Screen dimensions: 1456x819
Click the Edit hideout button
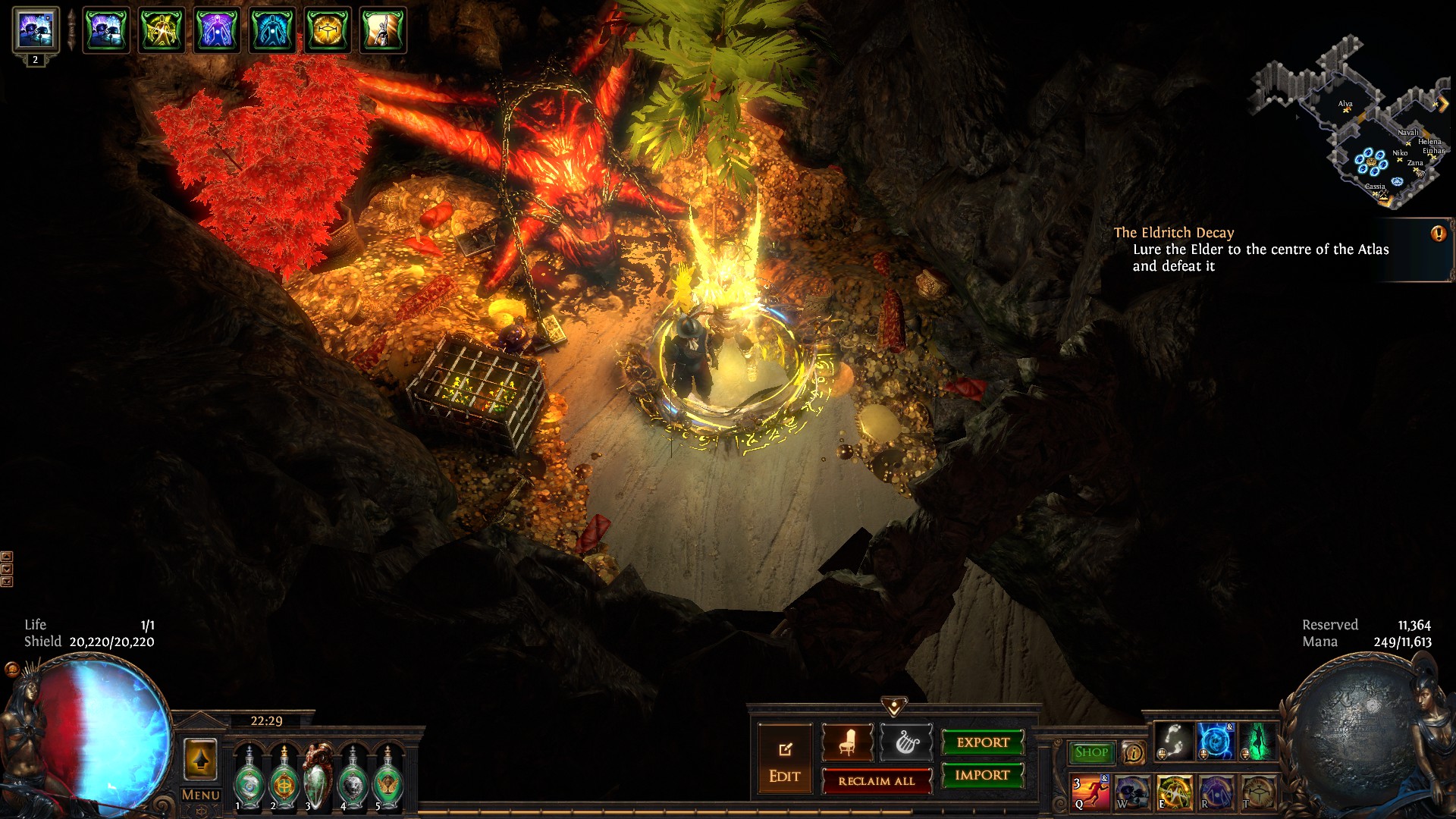(x=784, y=761)
